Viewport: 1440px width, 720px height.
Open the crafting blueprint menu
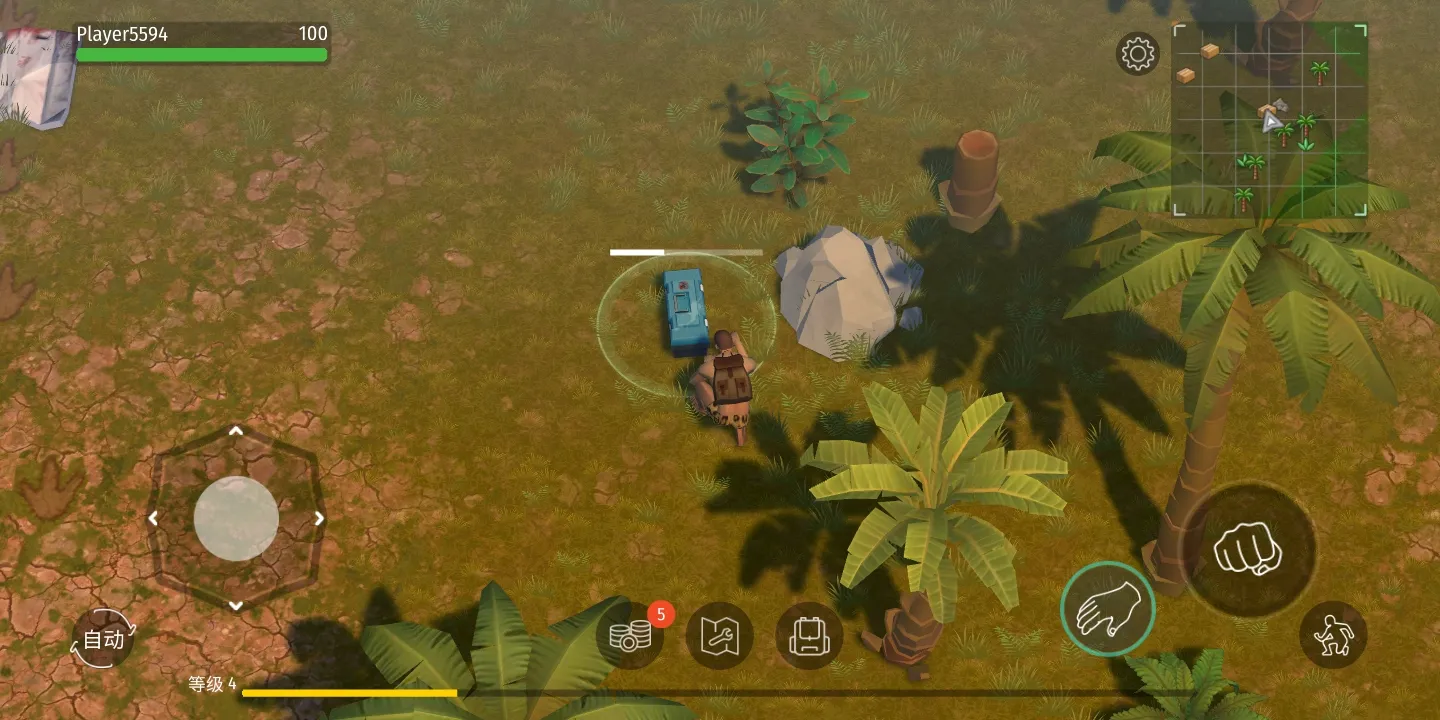click(x=719, y=636)
